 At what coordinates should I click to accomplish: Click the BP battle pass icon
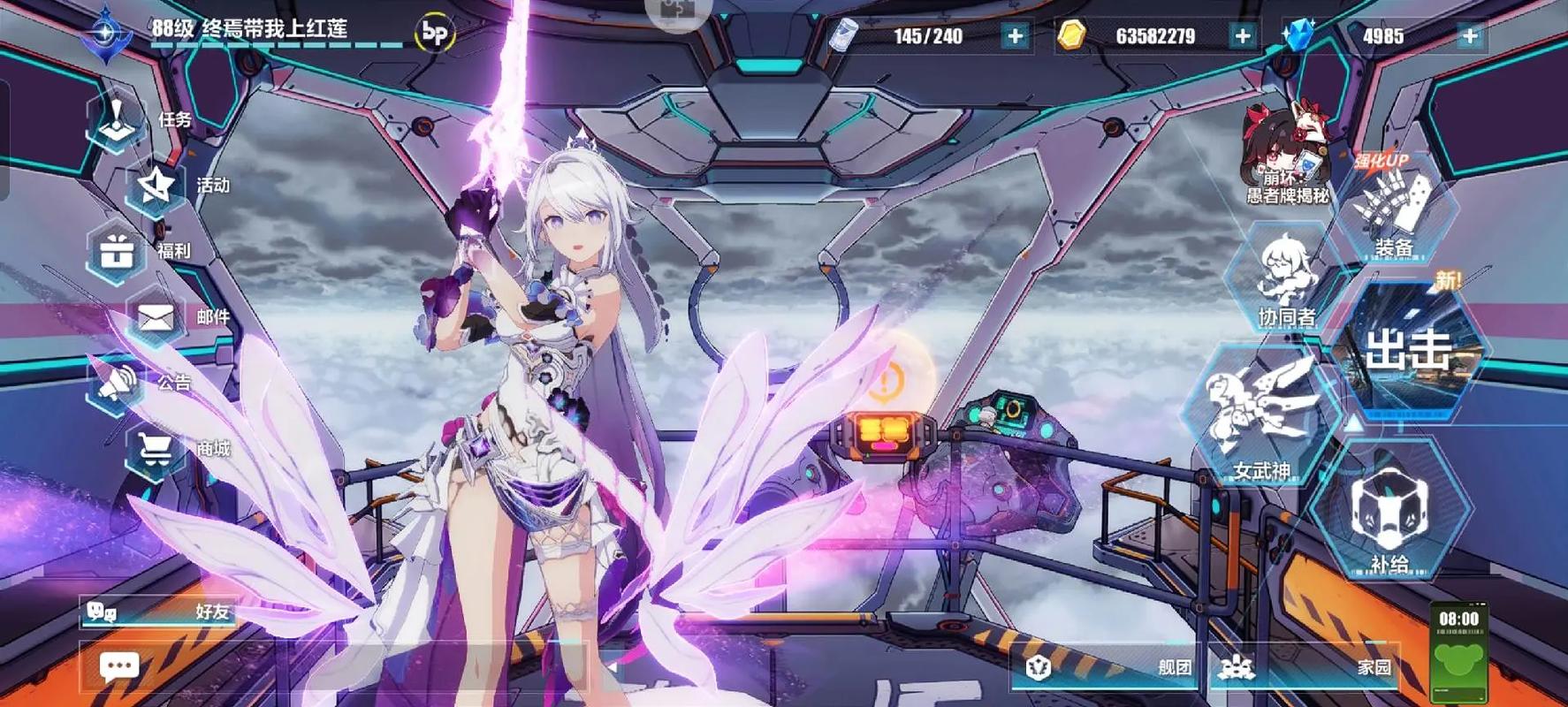coord(435,34)
